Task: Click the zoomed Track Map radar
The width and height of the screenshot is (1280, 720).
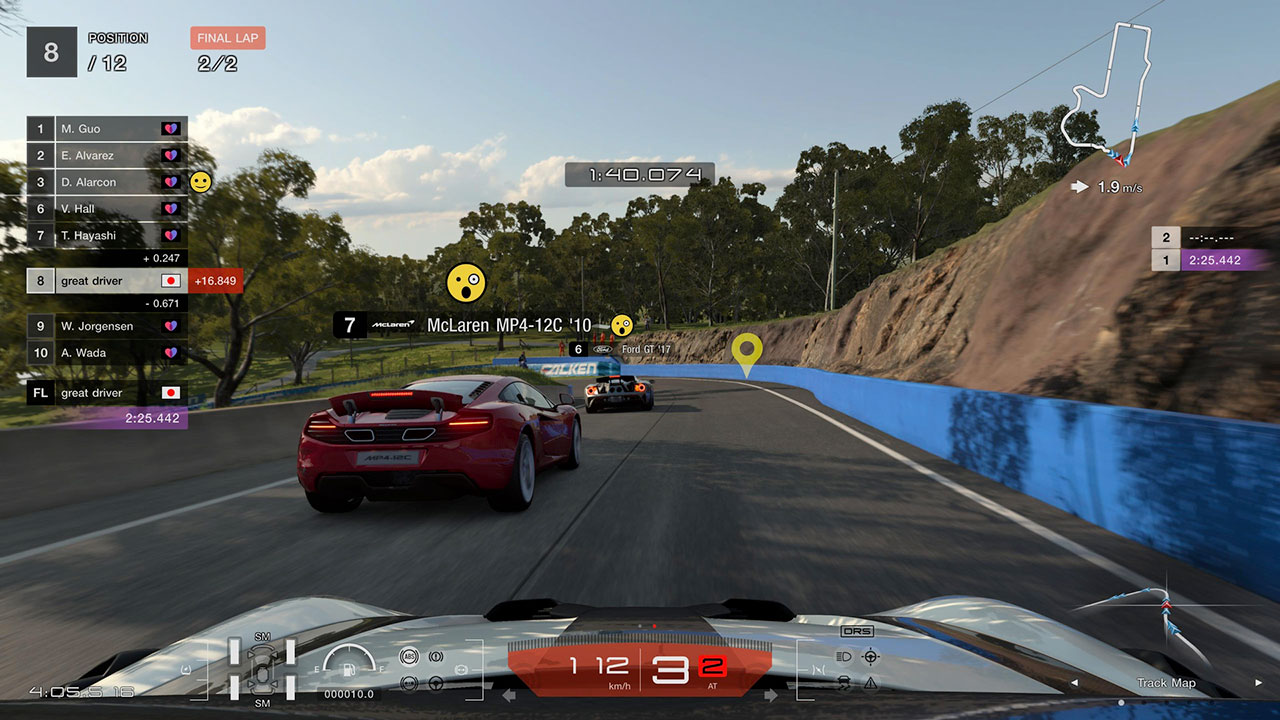Action: (x=1165, y=610)
